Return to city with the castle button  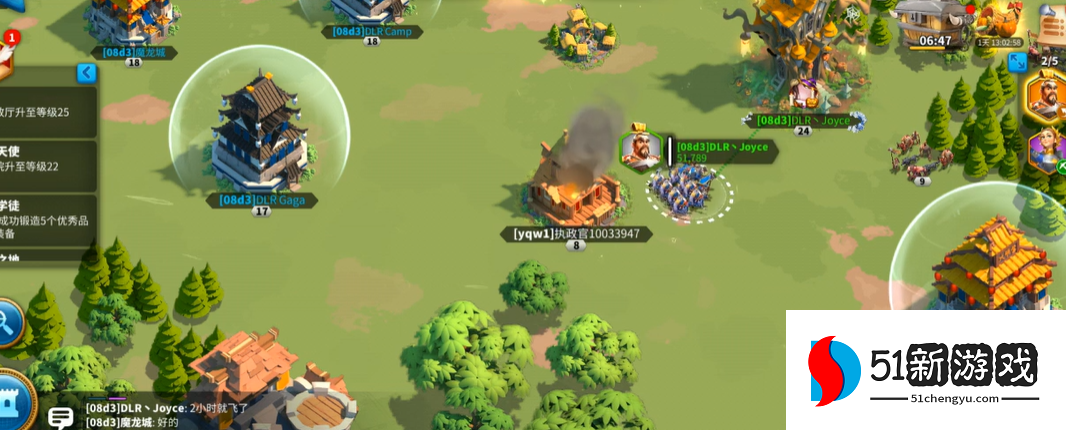tap(13, 400)
